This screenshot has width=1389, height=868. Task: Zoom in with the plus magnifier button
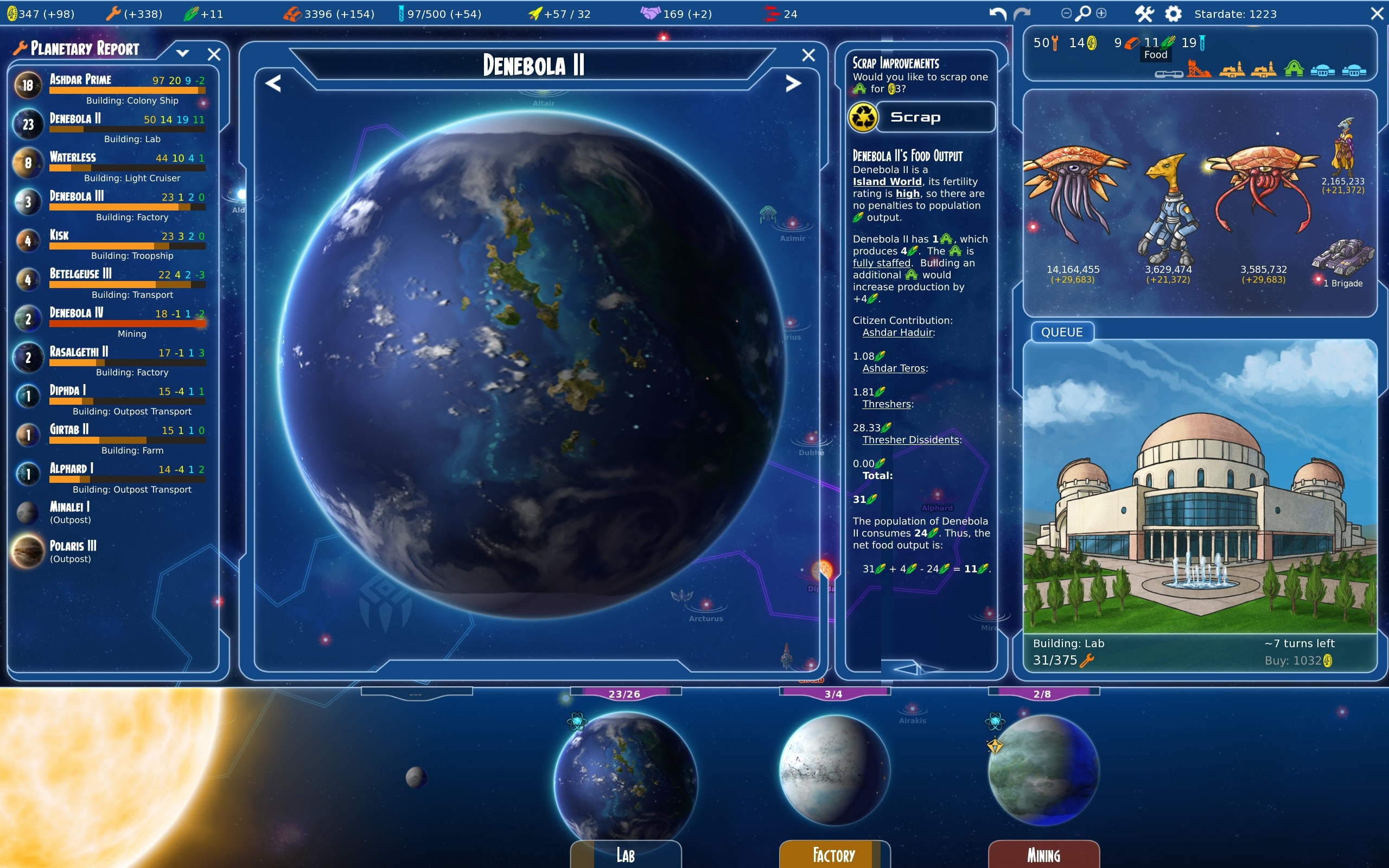[x=1101, y=13]
